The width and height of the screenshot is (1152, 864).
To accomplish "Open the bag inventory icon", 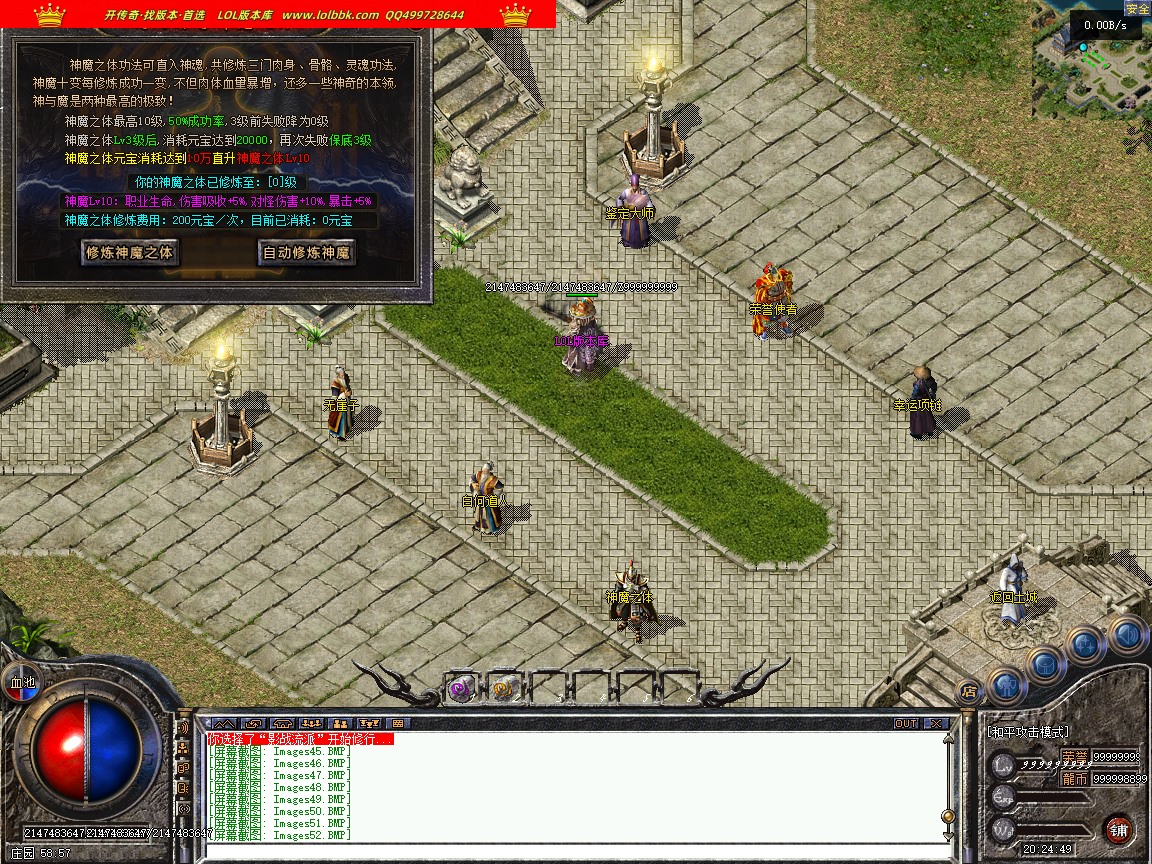I will tap(1044, 663).
